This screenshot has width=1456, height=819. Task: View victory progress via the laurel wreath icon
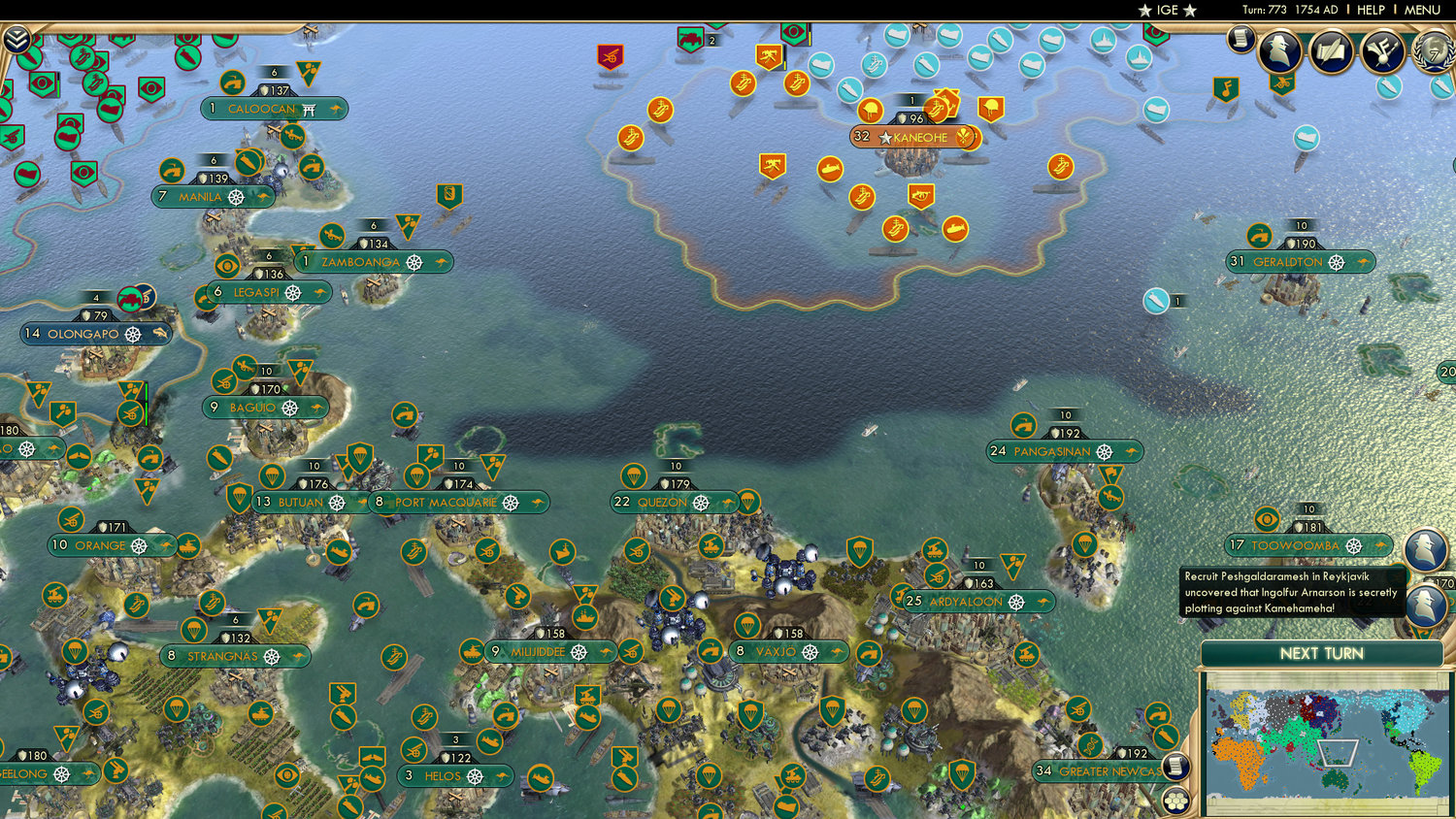[x=1430, y=51]
